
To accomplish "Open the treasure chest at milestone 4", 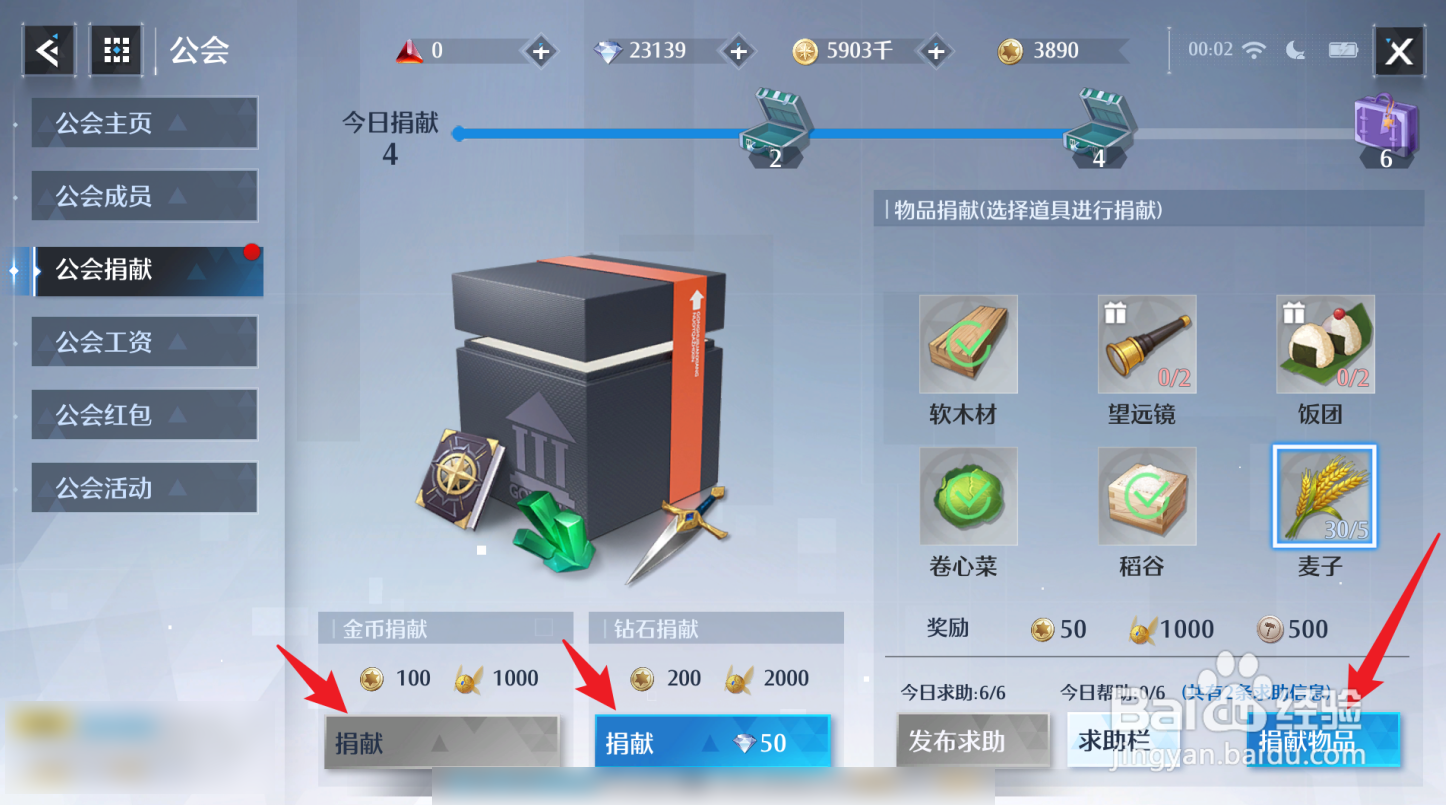I will [x=1100, y=127].
